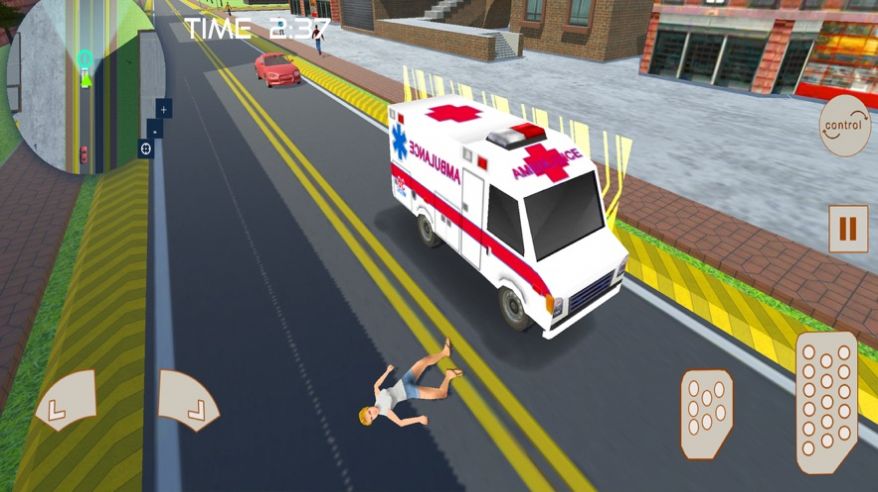Steer left with the left arrow
The width and height of the screenshot is (878, 492).
click(x=68, y=400)
